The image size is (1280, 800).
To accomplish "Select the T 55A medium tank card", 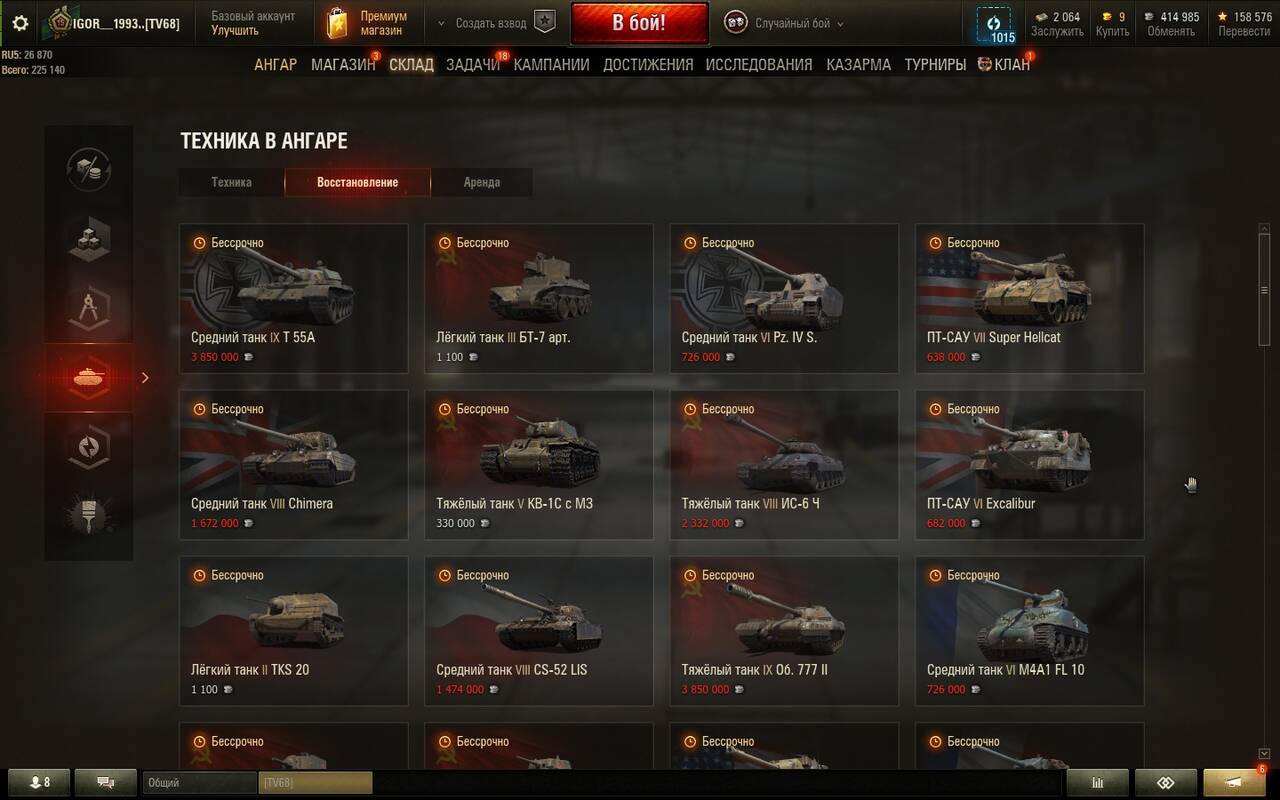I will (x=294, y=298).
